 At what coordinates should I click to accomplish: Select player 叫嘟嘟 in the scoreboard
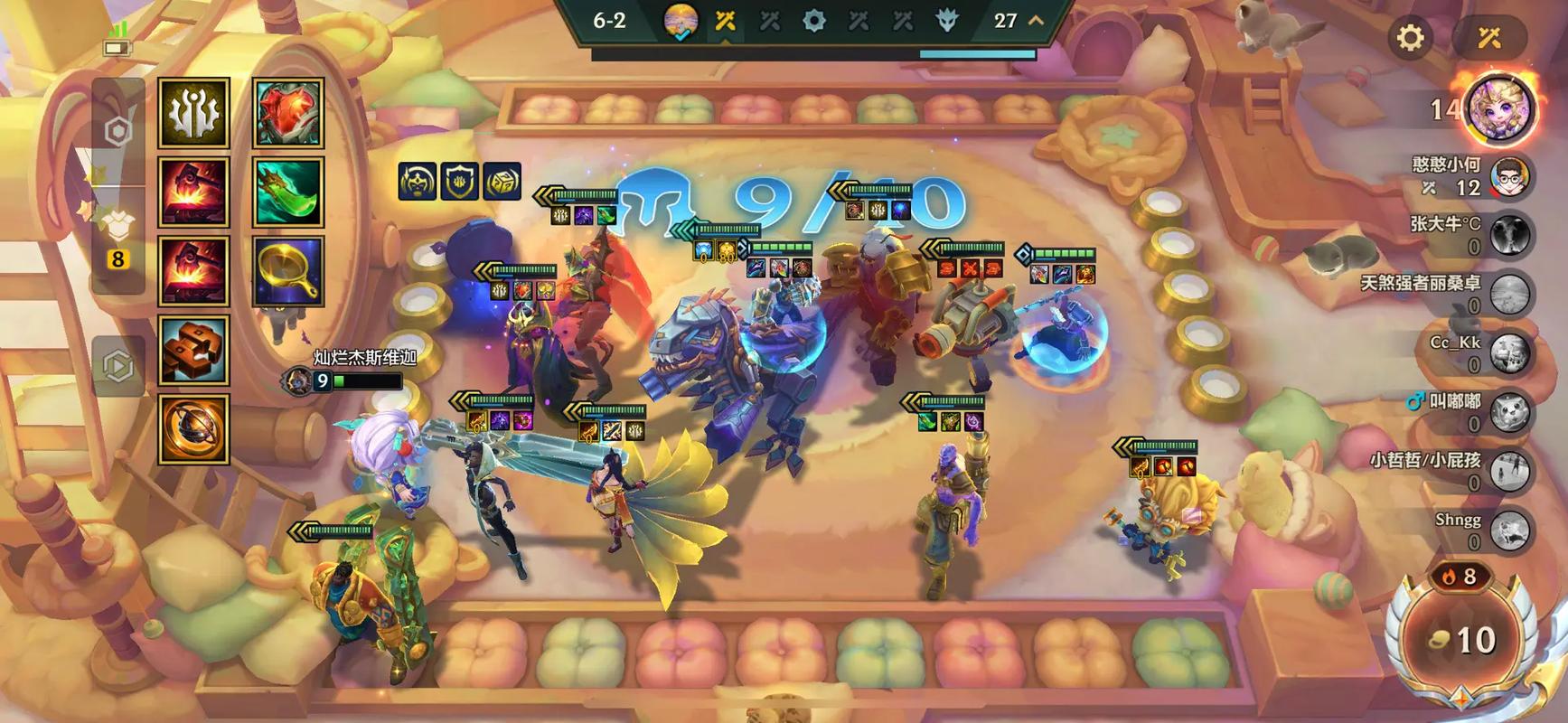(1509, 412)
